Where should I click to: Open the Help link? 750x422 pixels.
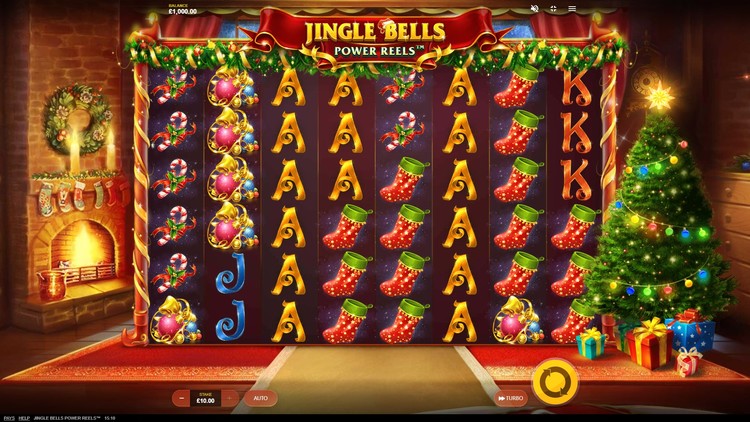click(x=24, y=417)
